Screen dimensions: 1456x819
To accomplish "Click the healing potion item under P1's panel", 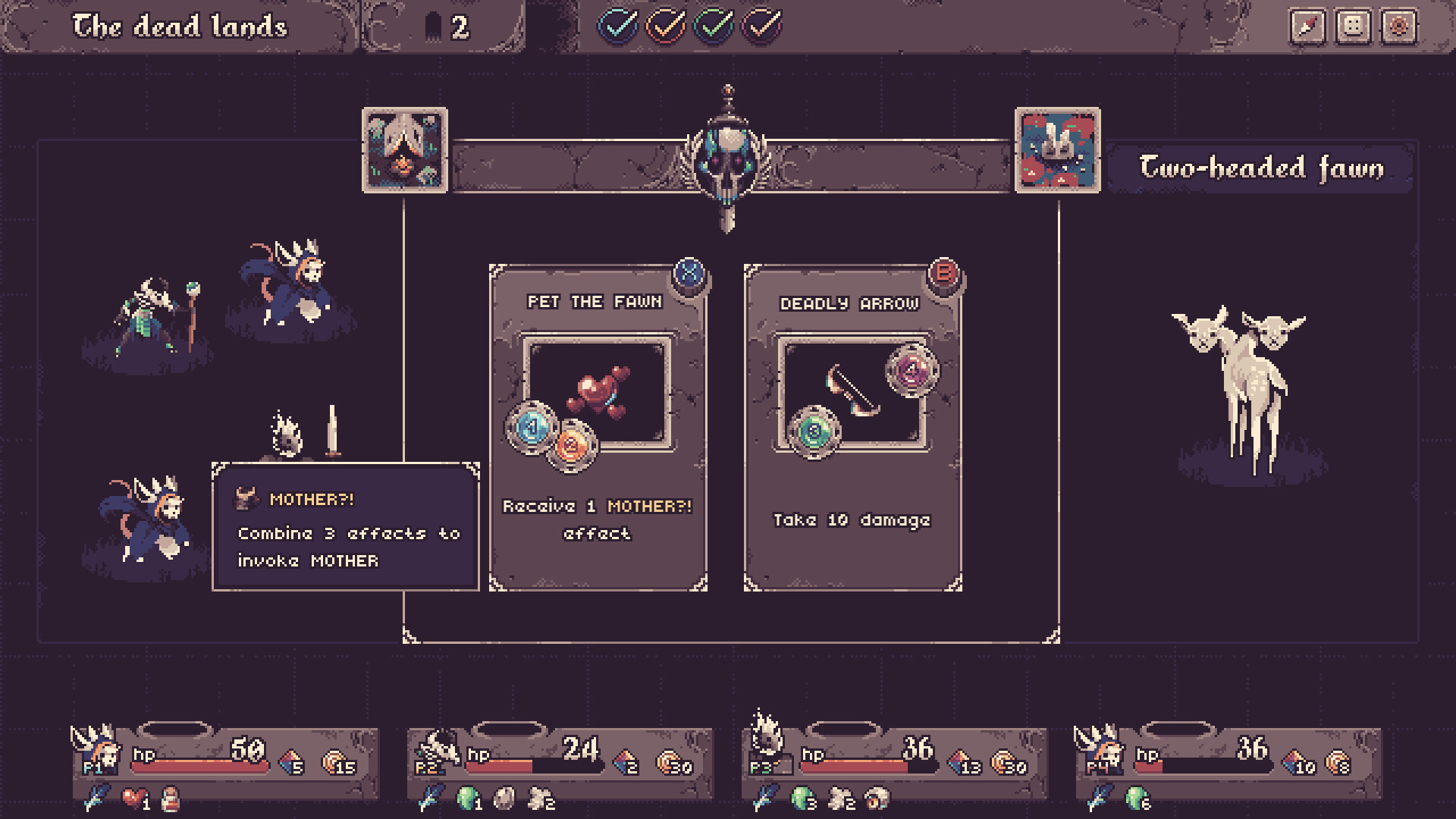I will pos(173,800).
